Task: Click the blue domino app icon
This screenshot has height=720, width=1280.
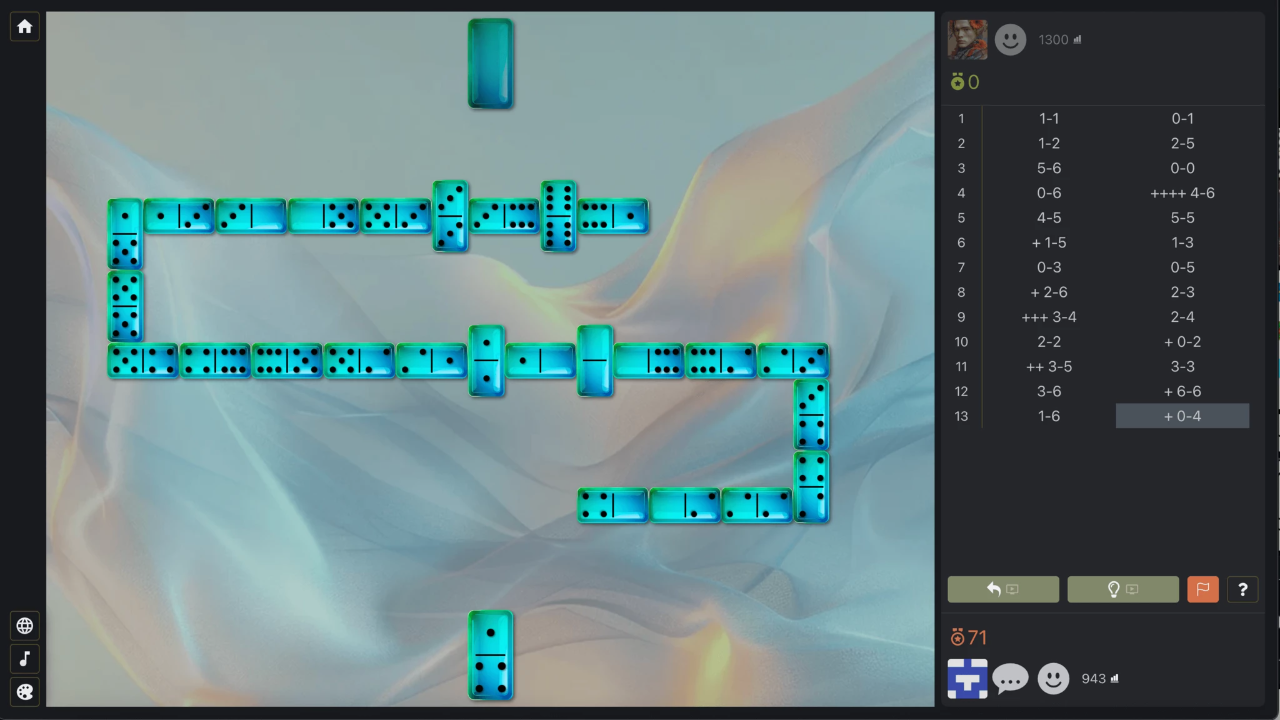Action: [x=966, y=678]
